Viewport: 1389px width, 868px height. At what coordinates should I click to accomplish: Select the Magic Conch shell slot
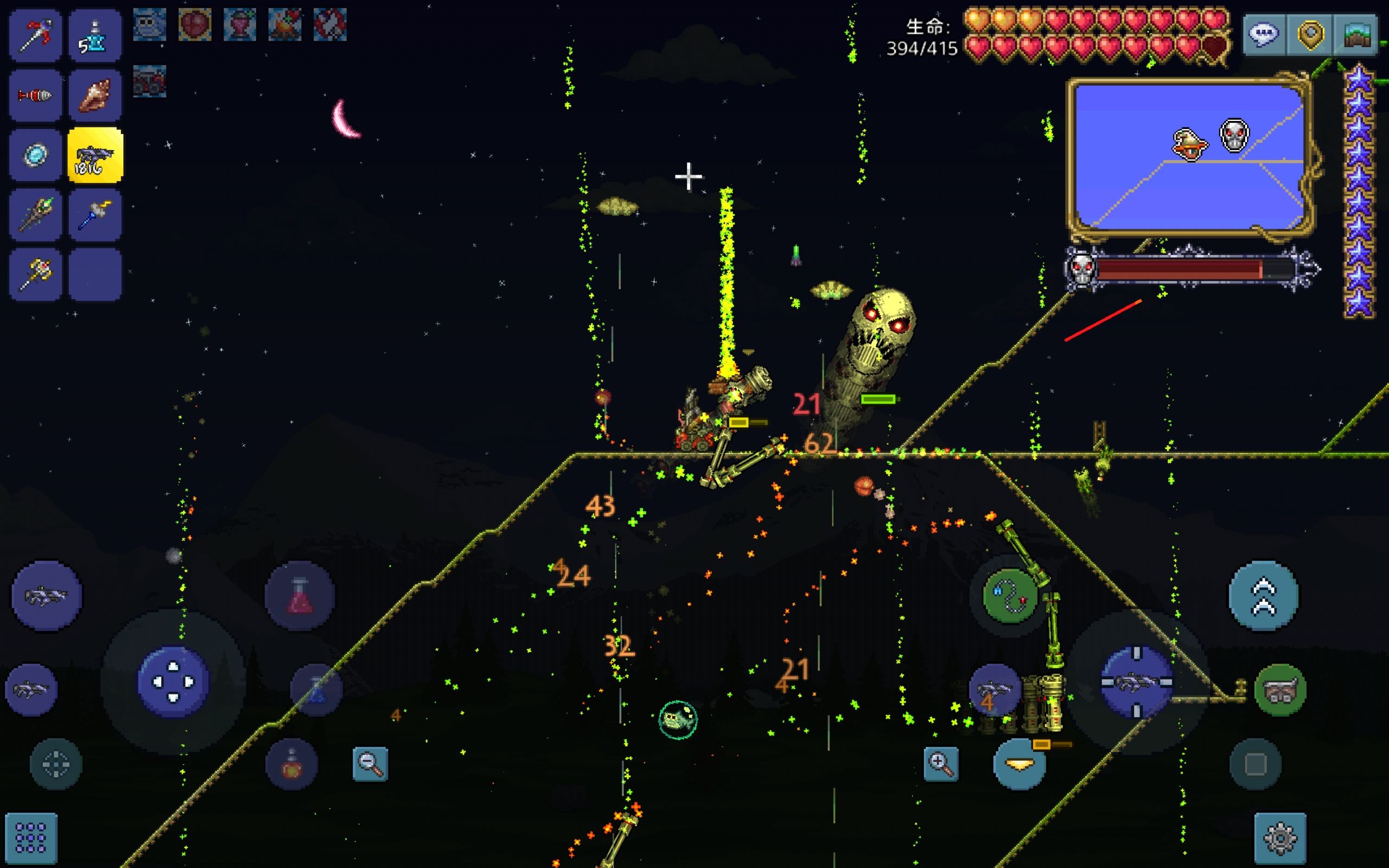click(95, 95)
